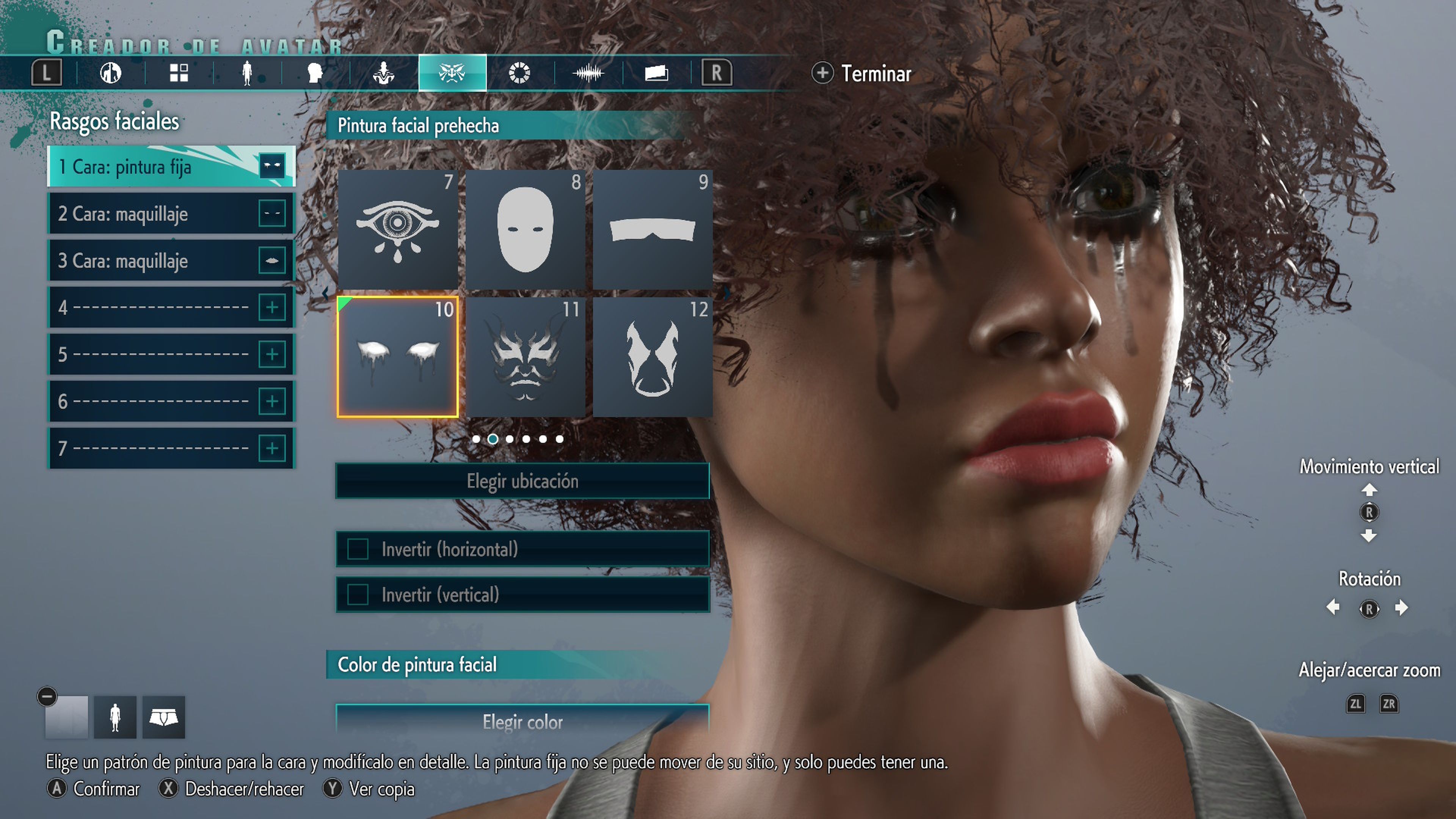Select the white mask face paint 8
This screenshot has height=819, width=1456.
click(525, 229)
